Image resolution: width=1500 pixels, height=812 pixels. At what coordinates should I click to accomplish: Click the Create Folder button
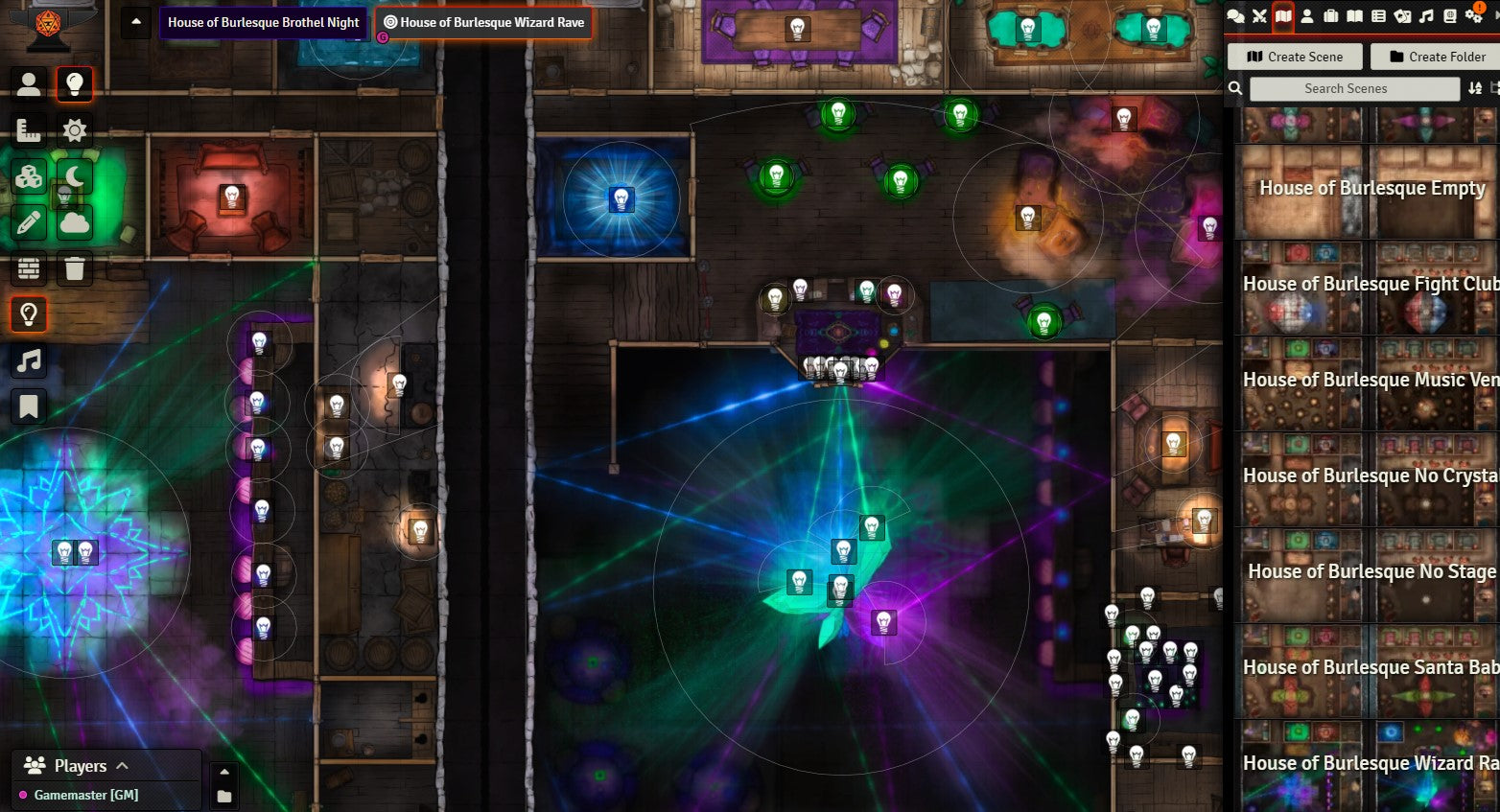tap(1437, 57)
